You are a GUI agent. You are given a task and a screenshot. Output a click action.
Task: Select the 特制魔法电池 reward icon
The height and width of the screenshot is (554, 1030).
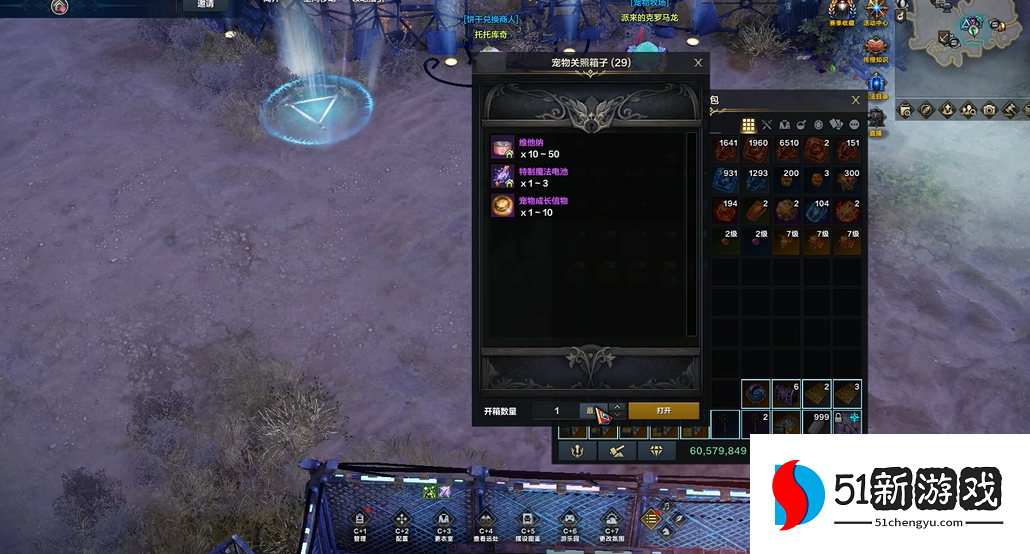point(502,177)
